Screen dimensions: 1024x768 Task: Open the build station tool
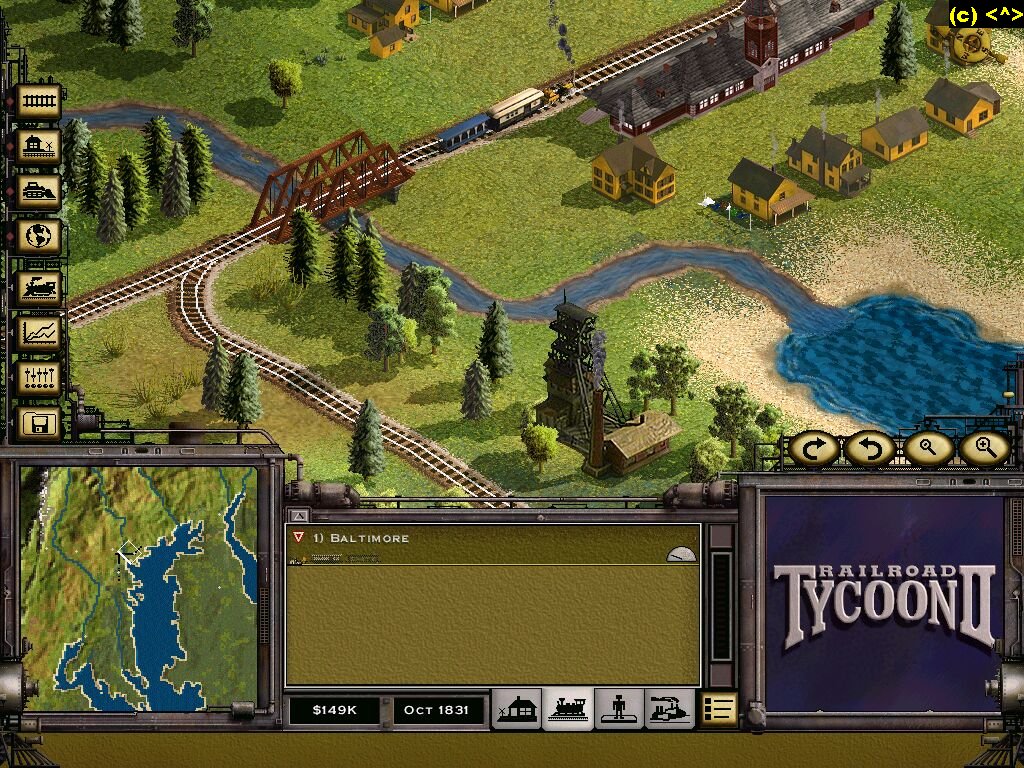40,147
